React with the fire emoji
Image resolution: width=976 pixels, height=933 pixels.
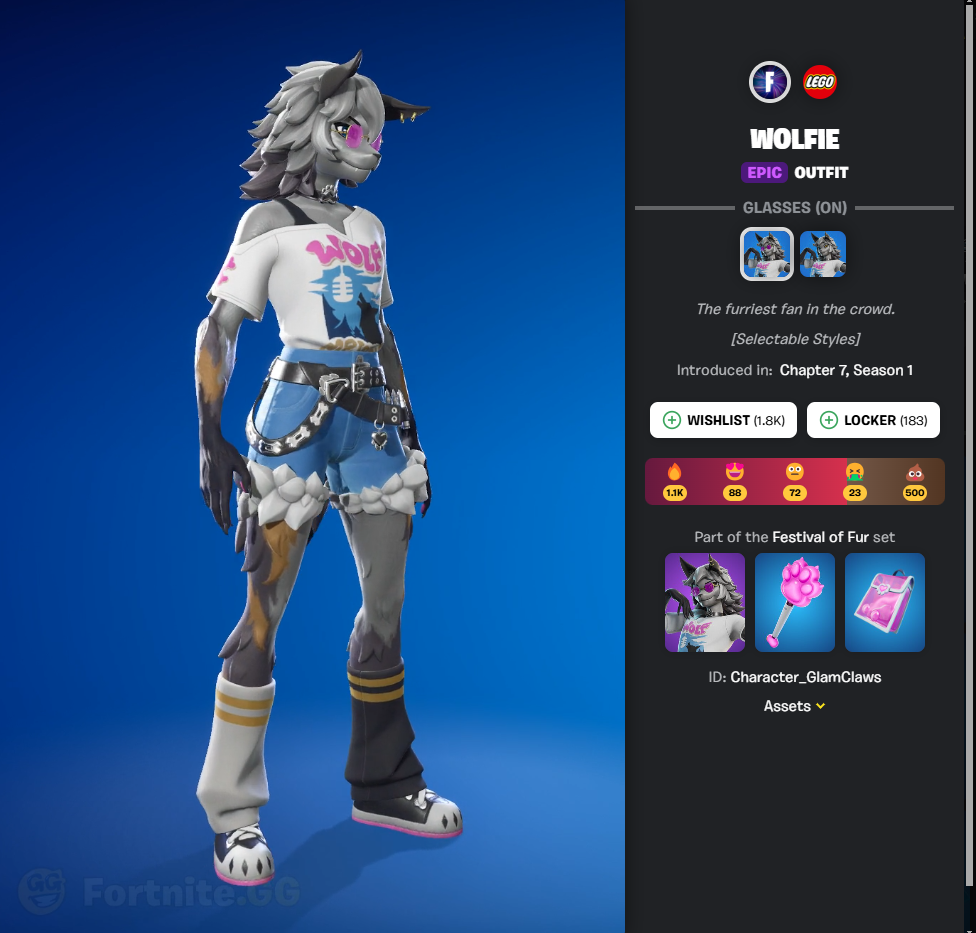pyautogui.click(x=674, y=479)
